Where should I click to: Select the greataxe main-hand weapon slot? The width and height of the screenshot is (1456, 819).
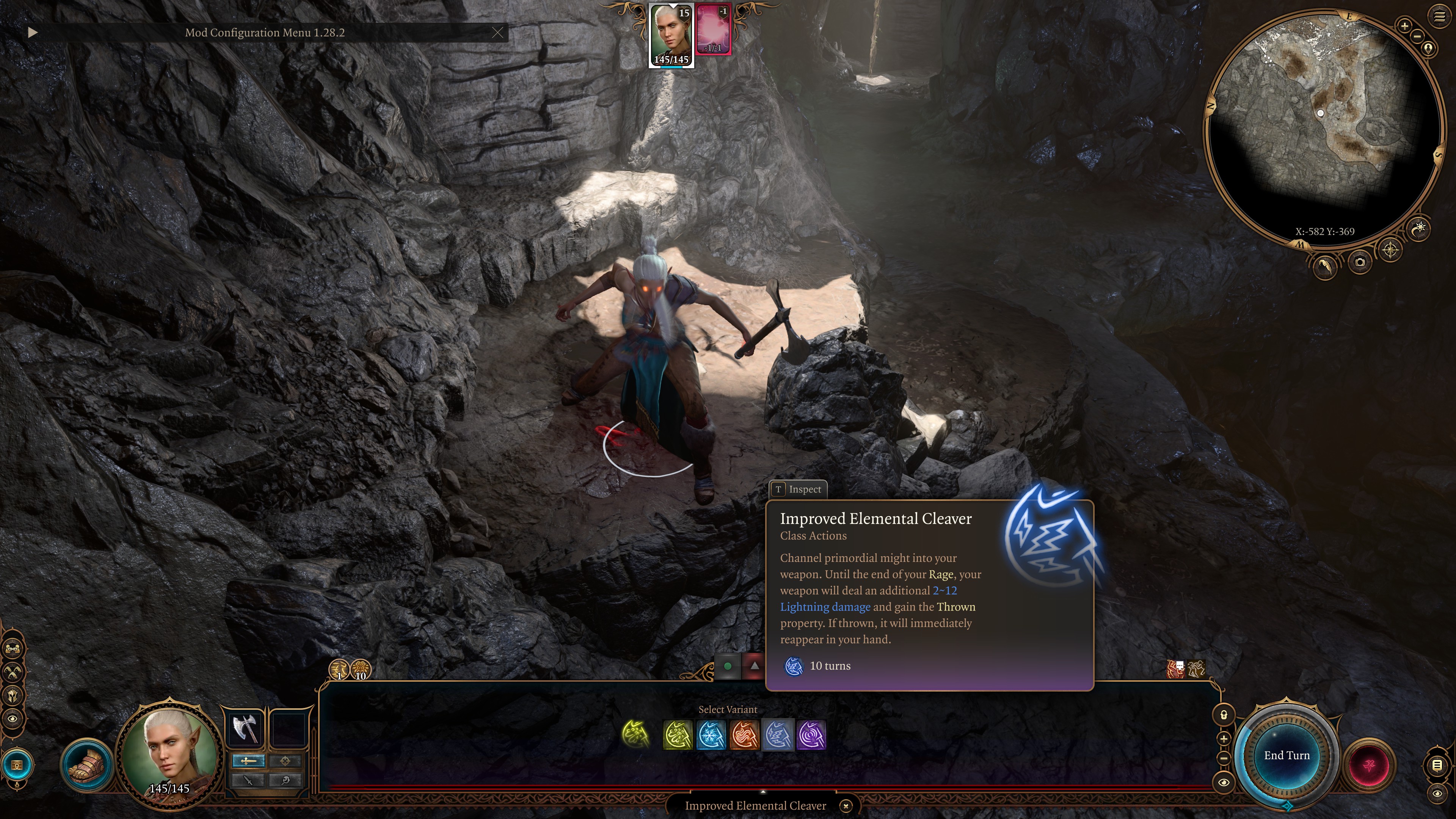tap(245, 728)
